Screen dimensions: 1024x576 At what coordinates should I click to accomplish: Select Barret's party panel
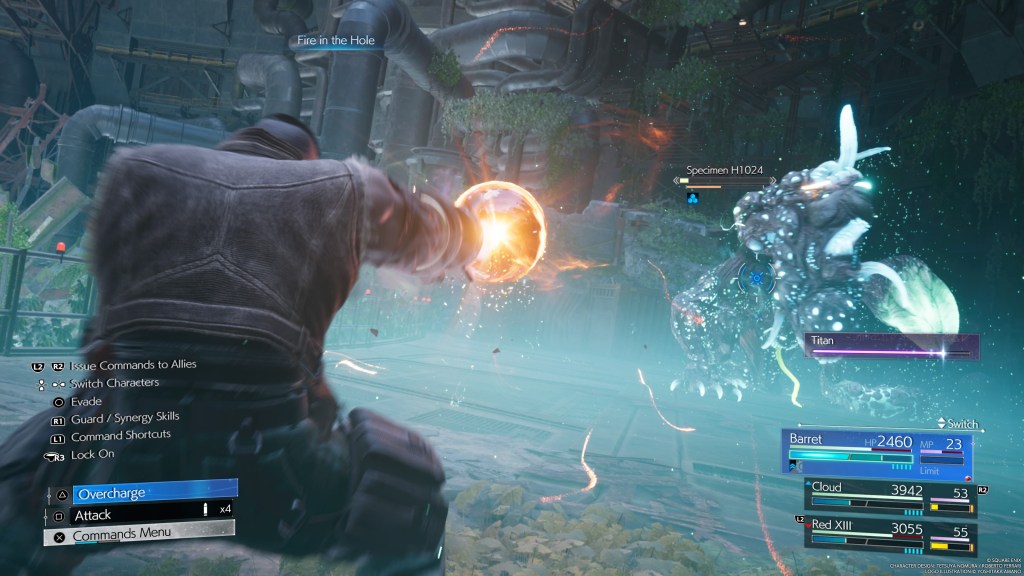tap(879, 453)
